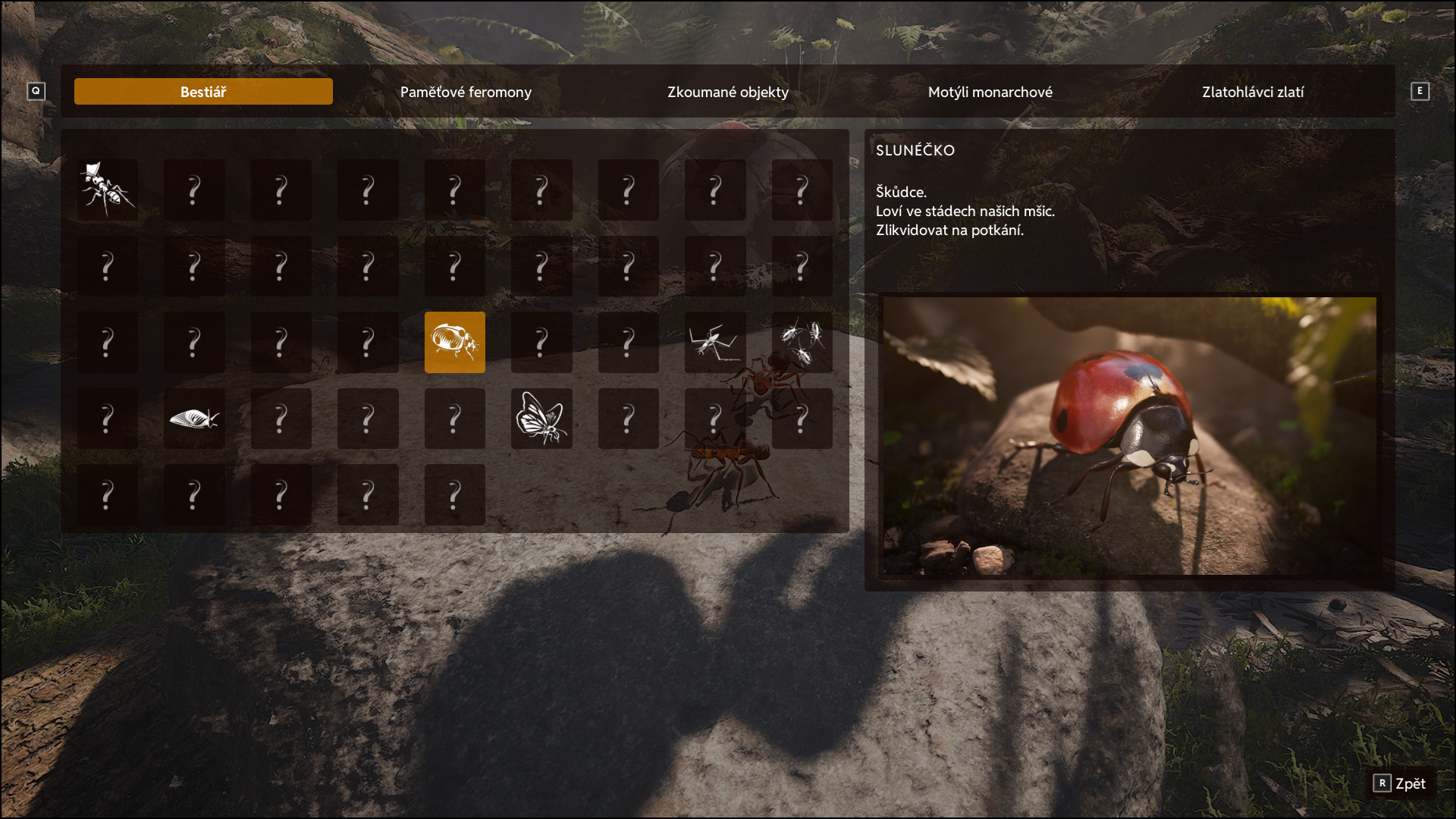Open the water strider bestiary entry
This screenshot has width=1456, height=819.
[x=714, y=342]
